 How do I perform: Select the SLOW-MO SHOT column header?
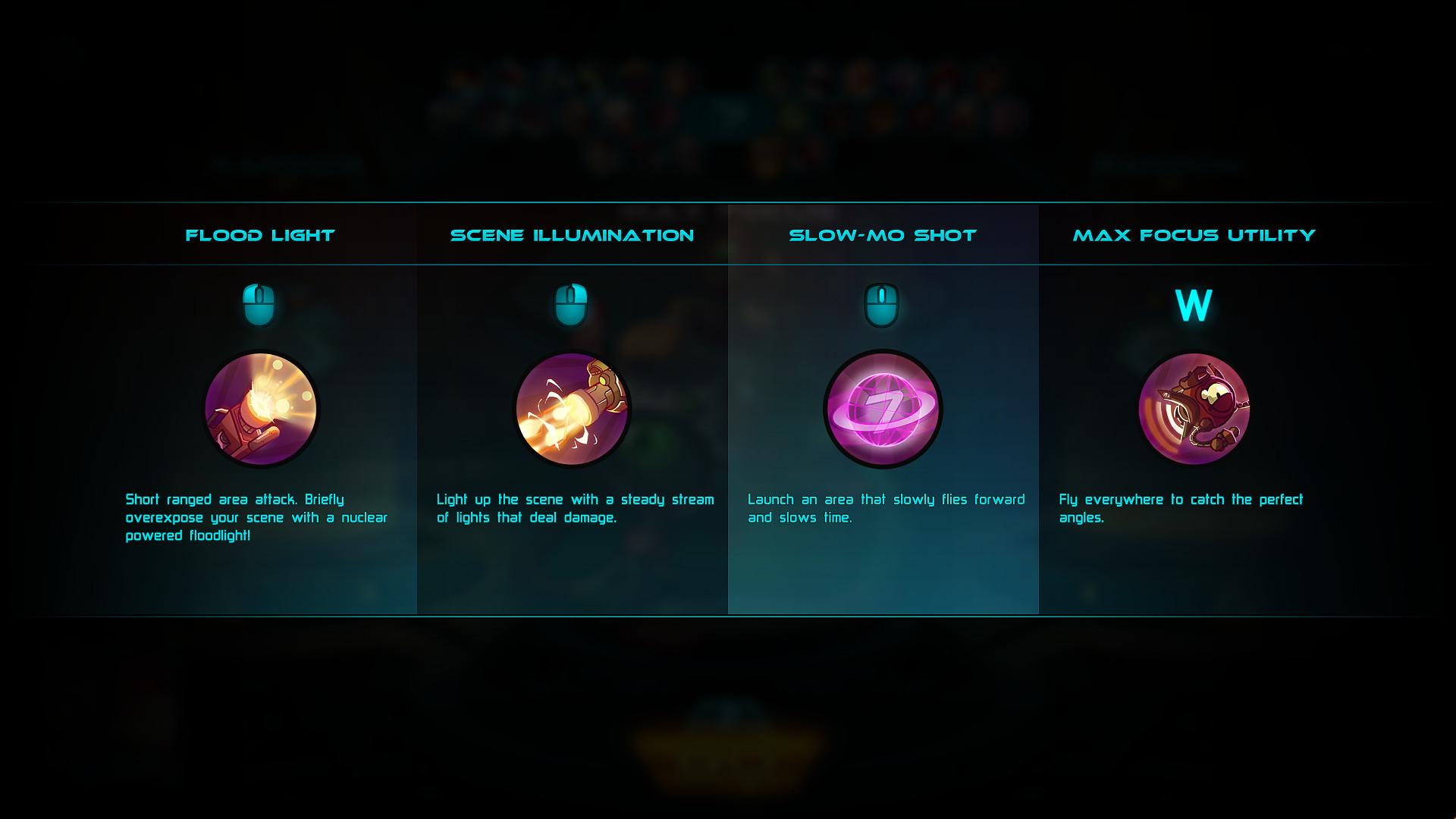point(883,235)
